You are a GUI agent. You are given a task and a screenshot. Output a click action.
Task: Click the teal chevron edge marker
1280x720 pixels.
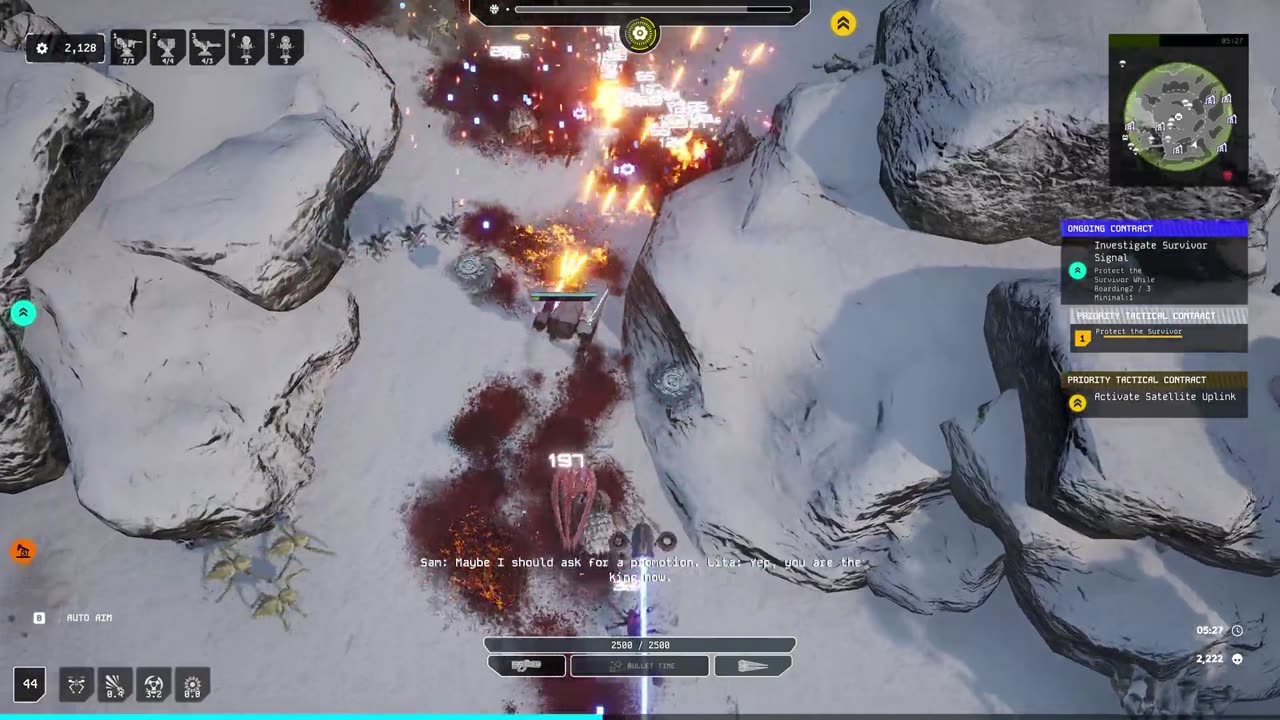pyautogui.click(x=23, y=313)
